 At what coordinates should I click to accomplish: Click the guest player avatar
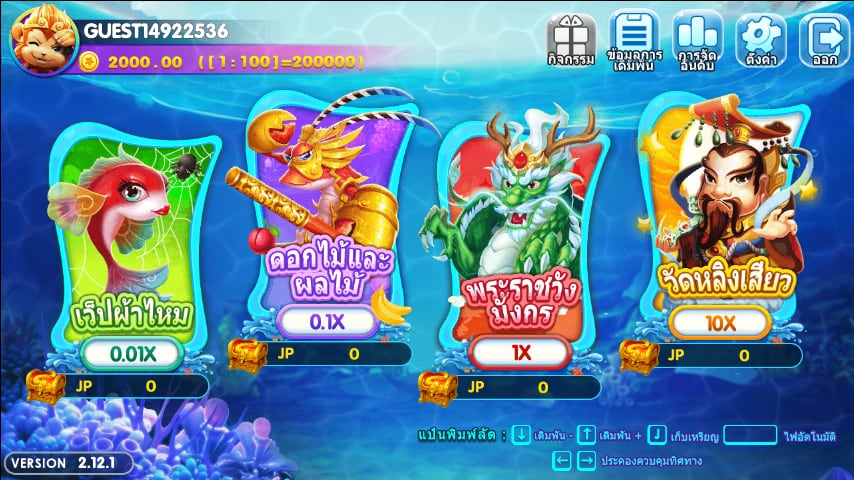point(37,37)
